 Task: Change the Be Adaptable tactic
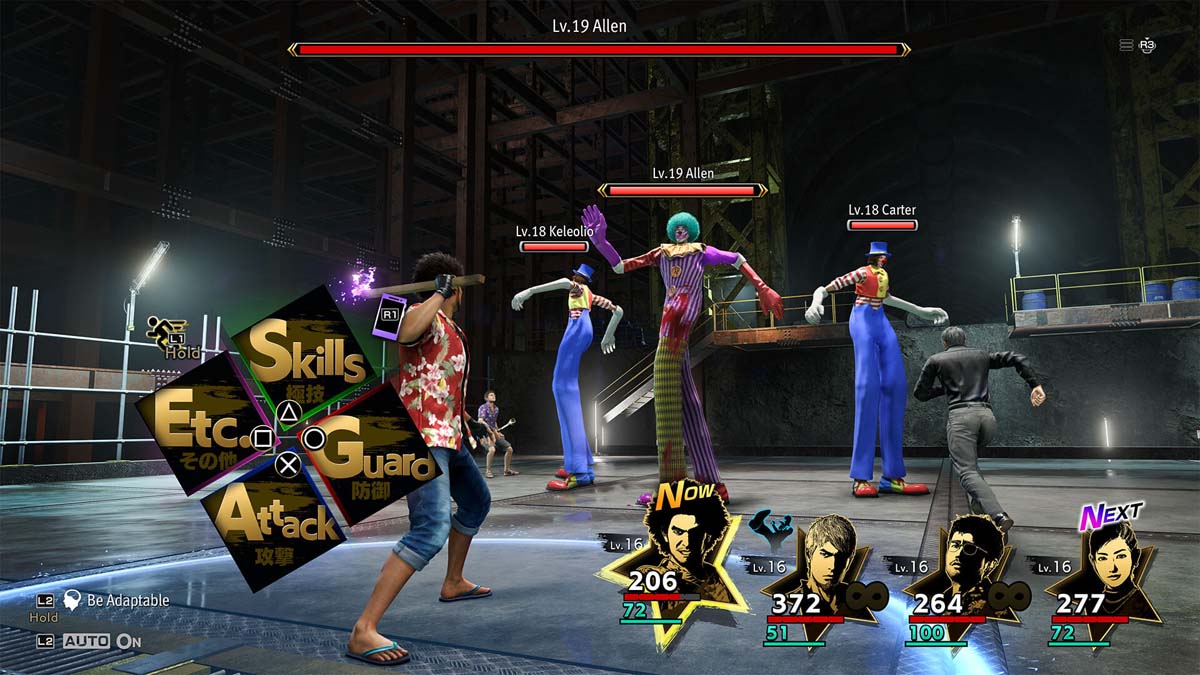pyautogui.click(x=115, y=600)
